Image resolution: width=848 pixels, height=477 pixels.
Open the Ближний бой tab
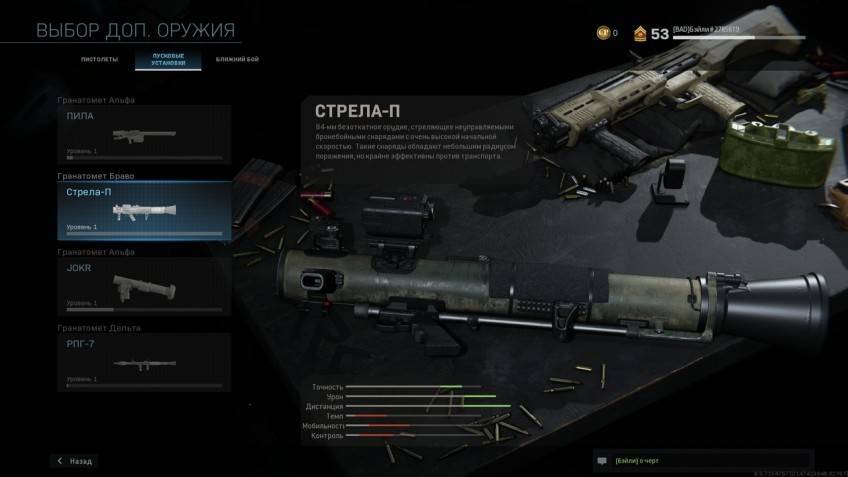(235, 60)
